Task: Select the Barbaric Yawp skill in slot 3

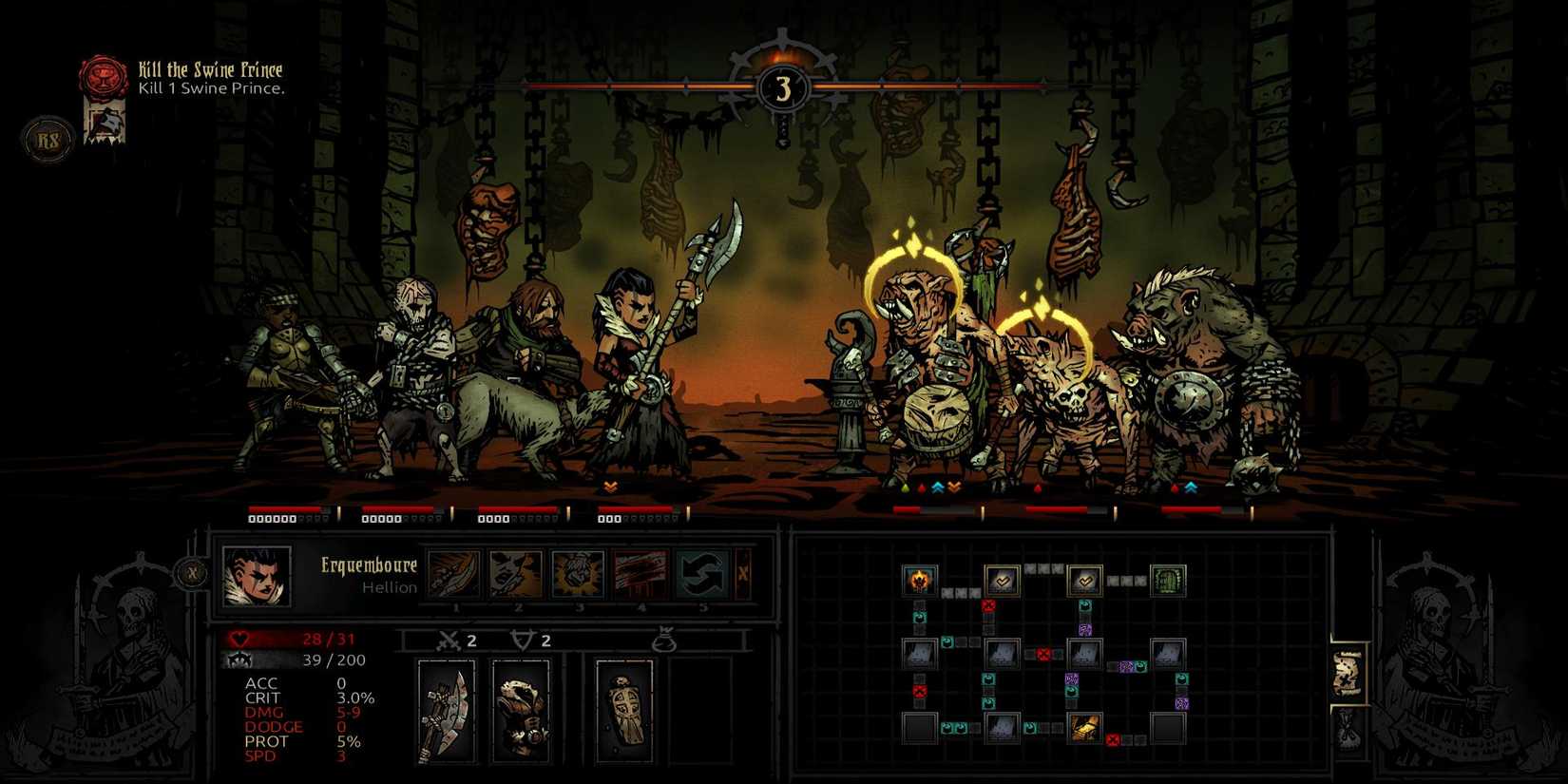Action: [x=580, y=574]
